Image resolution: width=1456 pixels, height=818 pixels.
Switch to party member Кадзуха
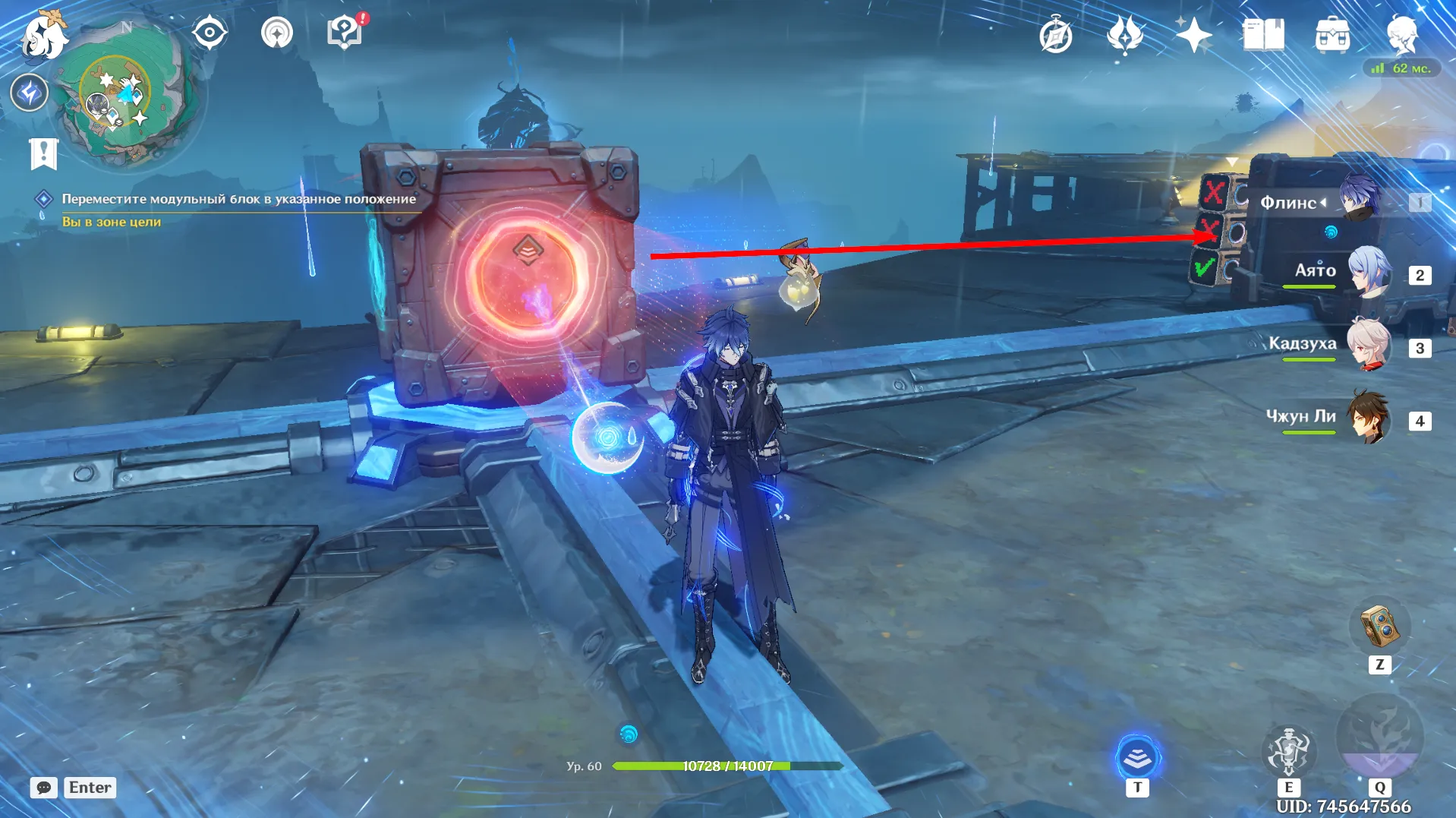click(x=1369, y=345)
